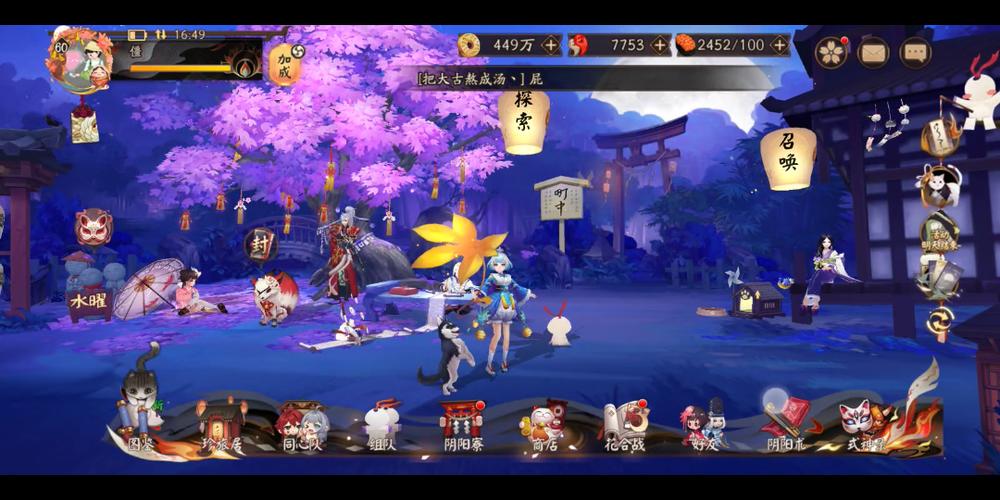Screen dimensions: 1000x500
Task: Open the 召唤 summon lantern
Action: pos(788,157)
